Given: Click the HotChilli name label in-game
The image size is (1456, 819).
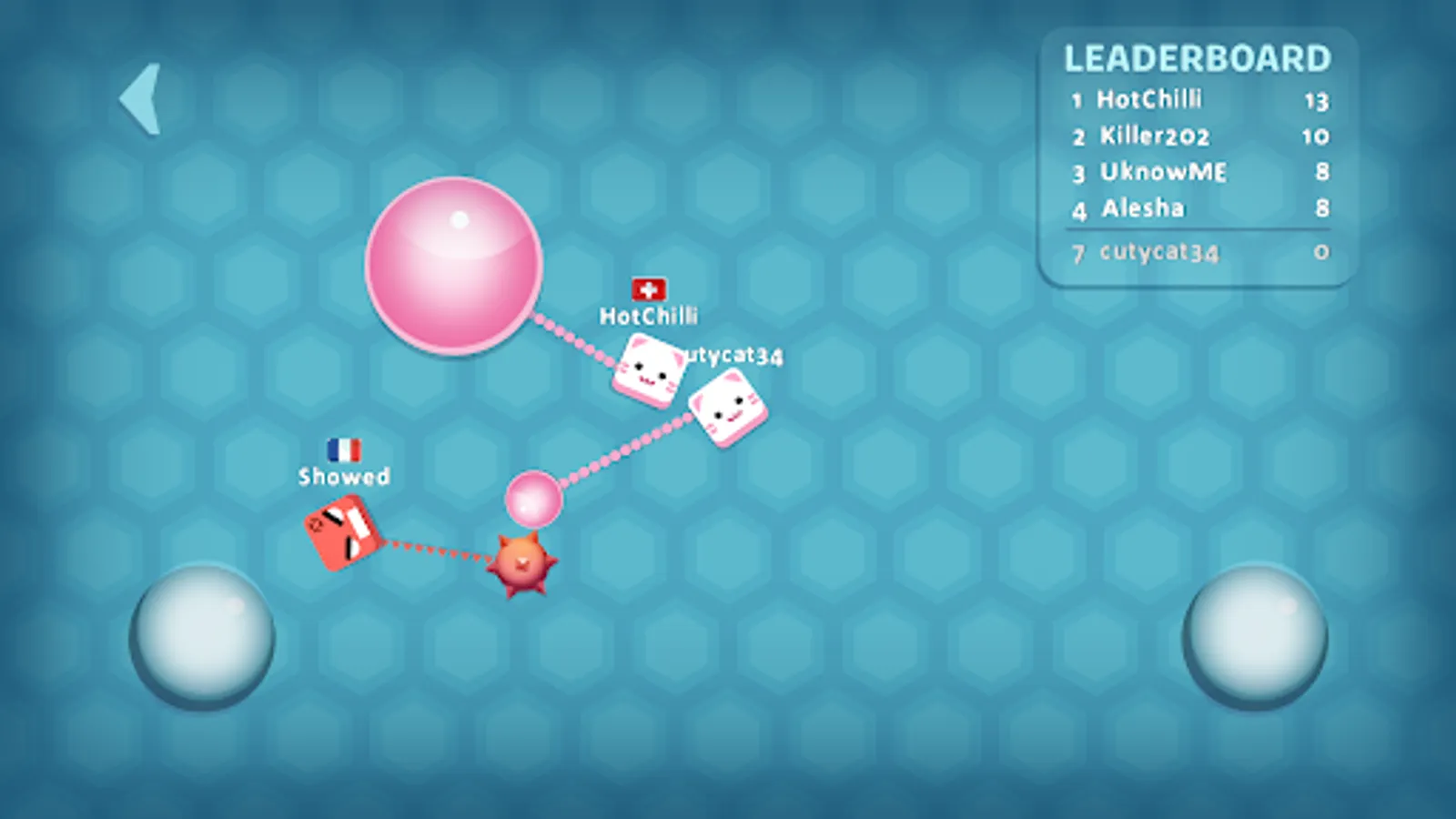Looking at the screenshot, I should click(649, 315).
